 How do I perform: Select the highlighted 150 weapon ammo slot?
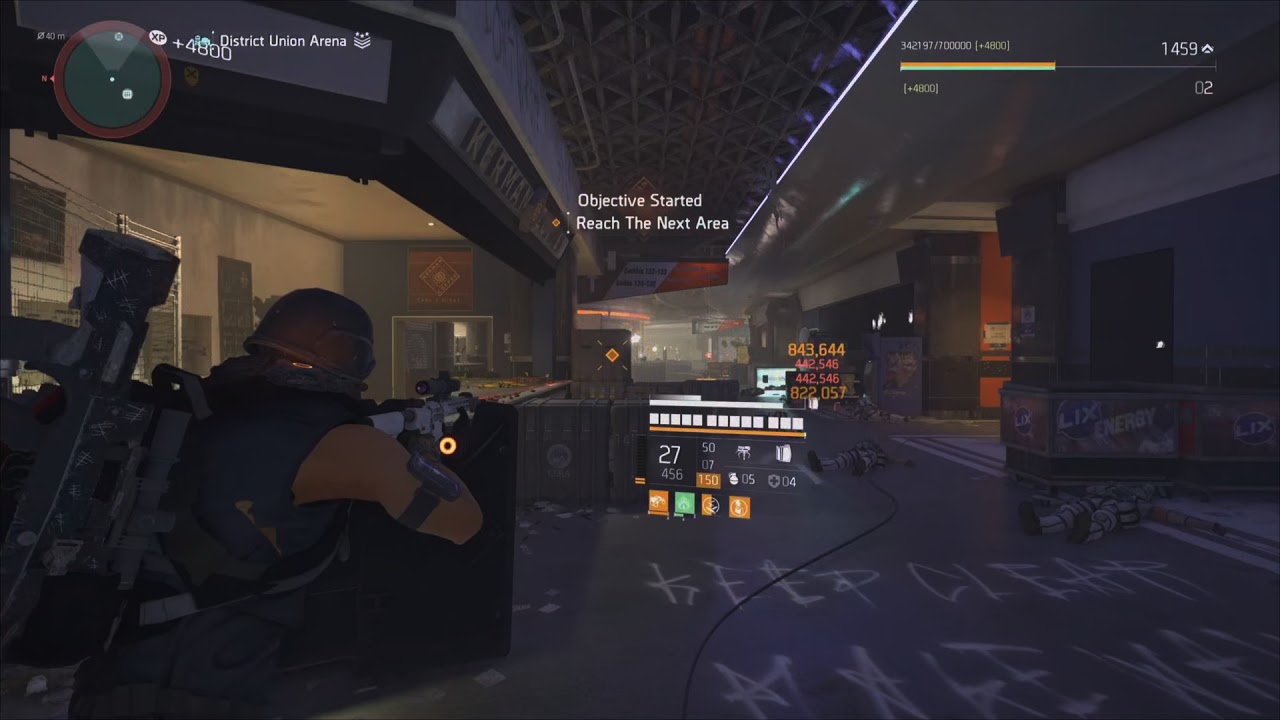(x=708, y=480)
